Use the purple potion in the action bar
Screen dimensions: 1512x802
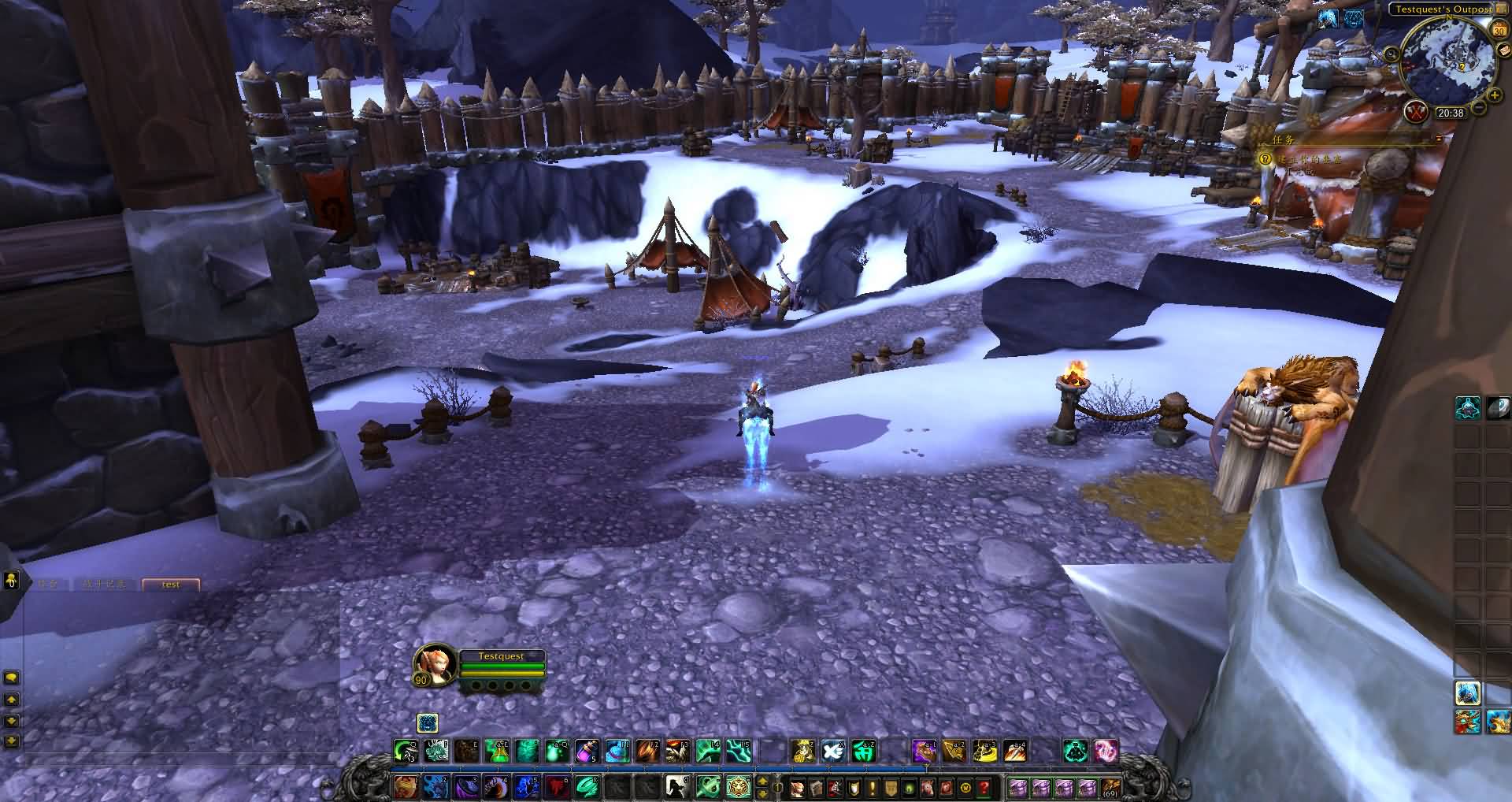click(587, 751)
